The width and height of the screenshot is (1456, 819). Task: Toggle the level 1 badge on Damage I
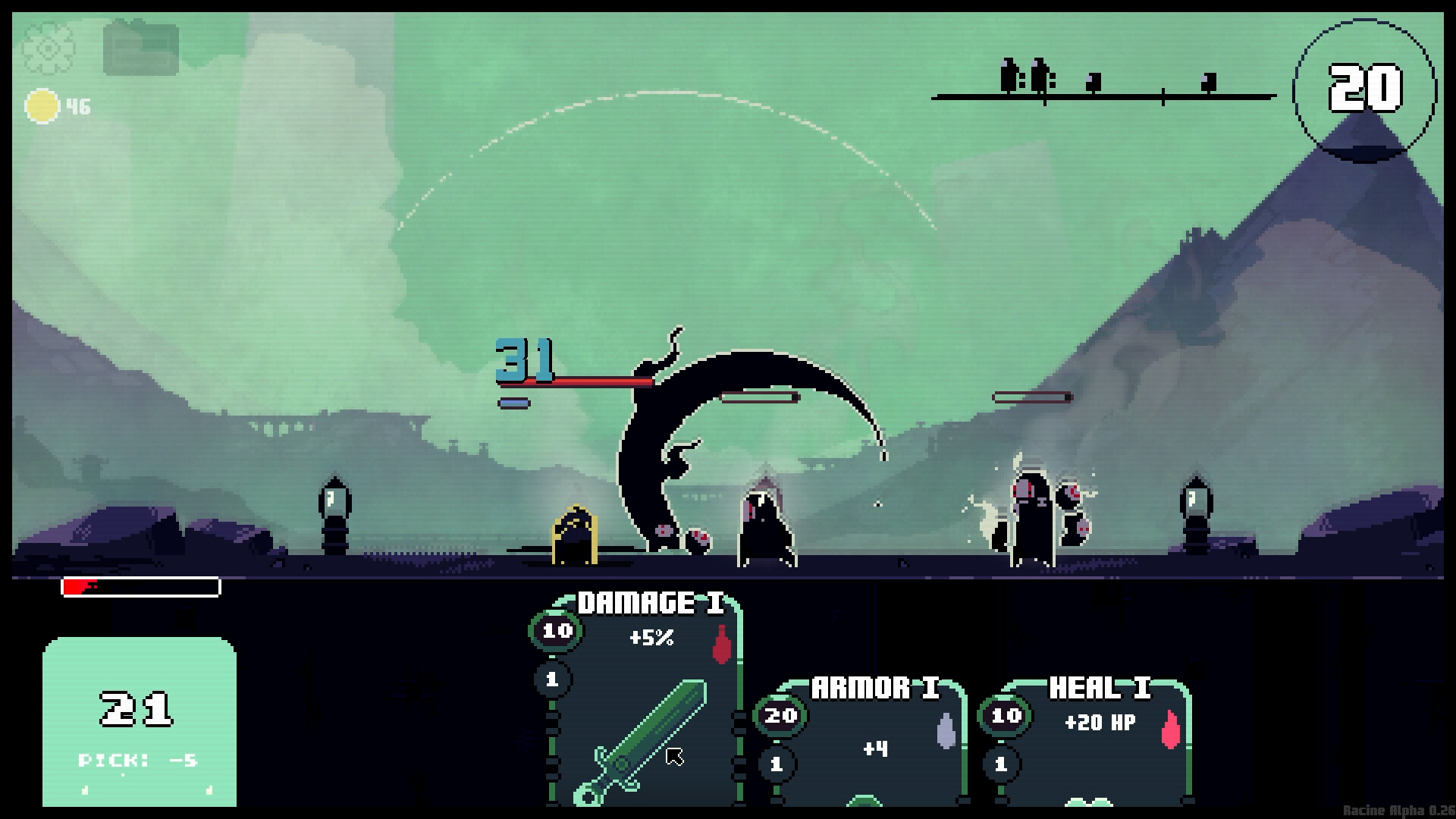pos(553,680)
